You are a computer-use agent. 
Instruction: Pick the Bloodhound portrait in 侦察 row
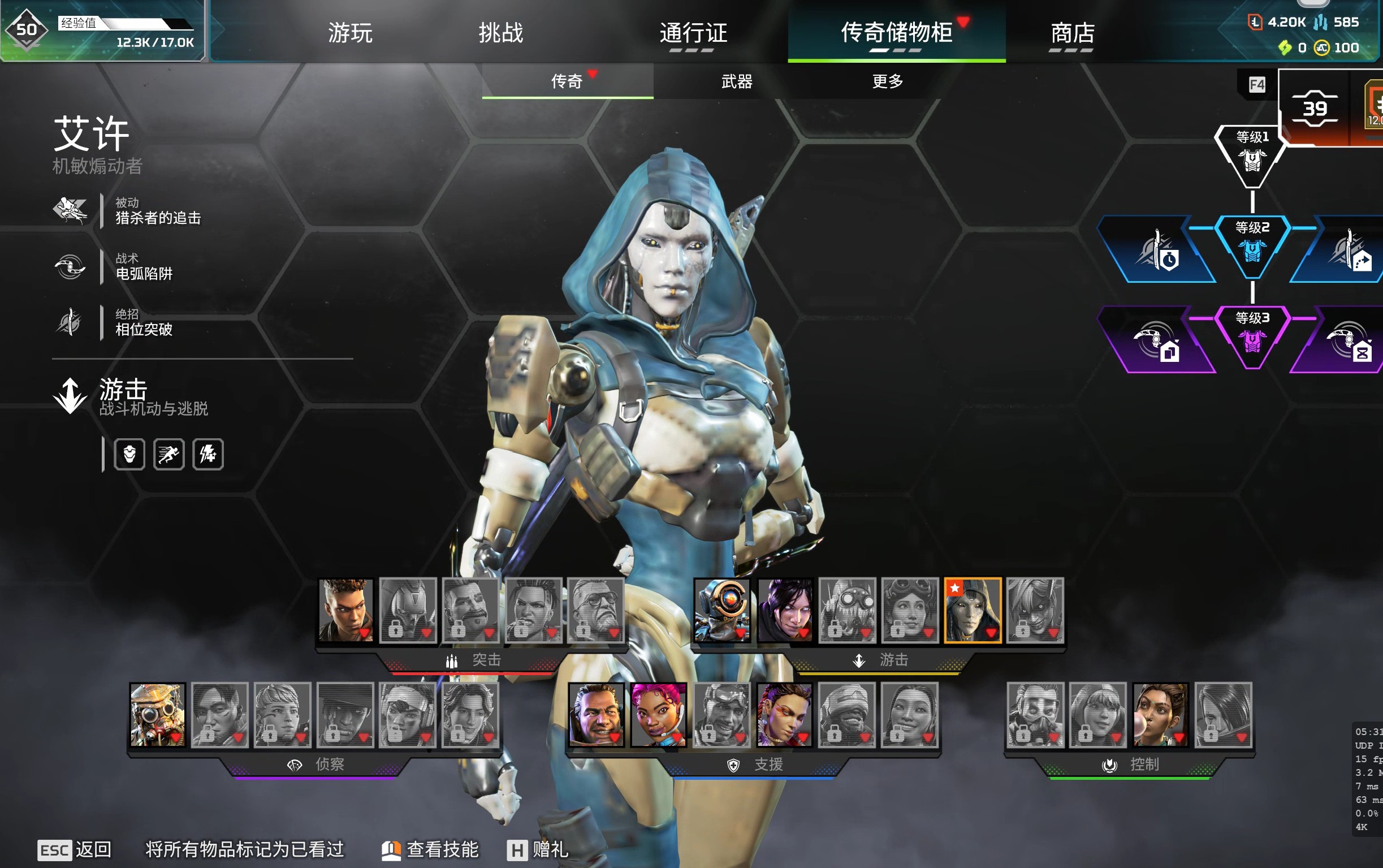157,715
